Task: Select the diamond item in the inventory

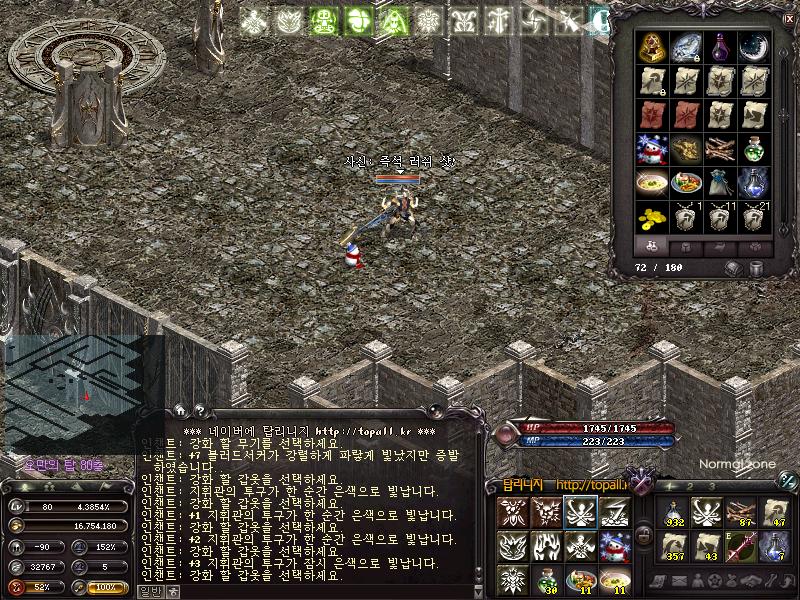Action: point(687,47)
